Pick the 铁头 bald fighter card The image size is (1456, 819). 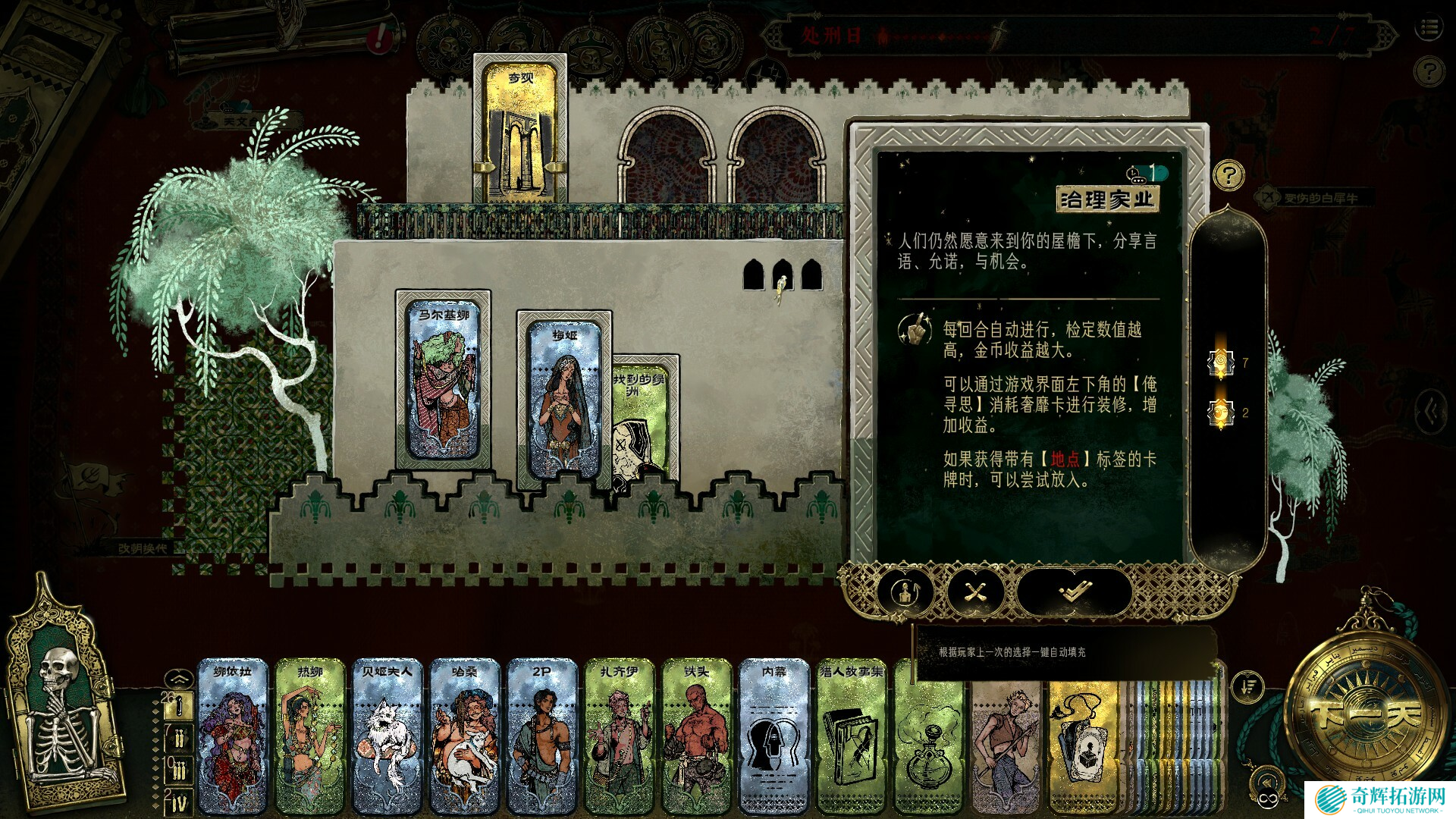(x=697, y=736)
